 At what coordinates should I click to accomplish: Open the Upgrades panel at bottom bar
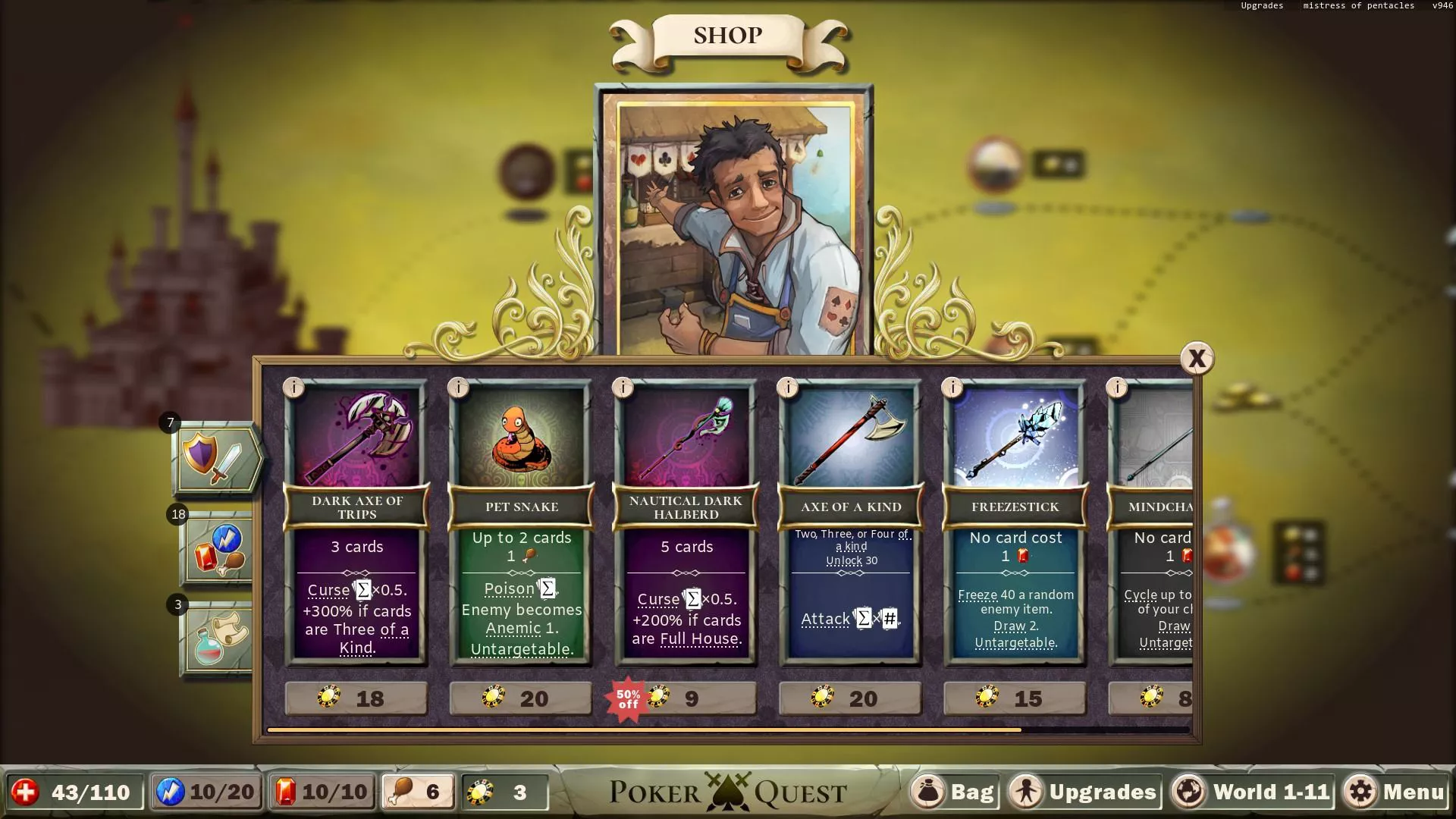1083,792
